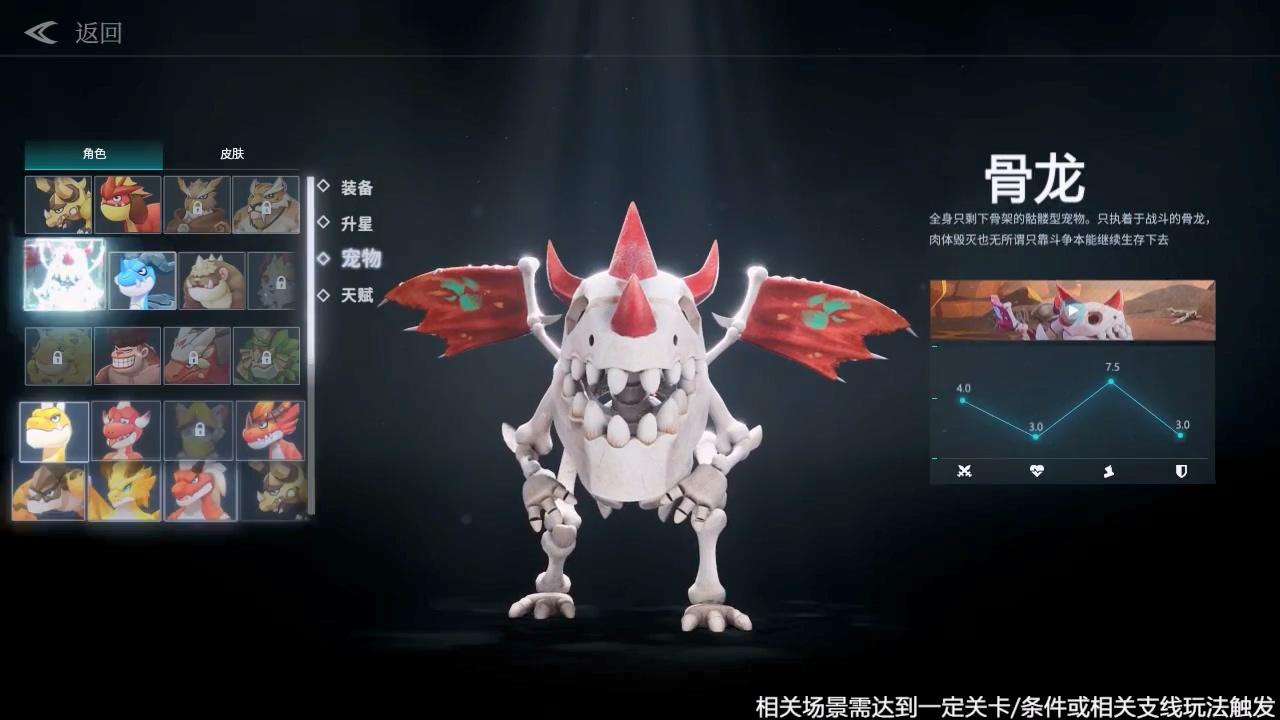Select the boot speed stat icon
Screen dimensions: 1280x720
1108,471
